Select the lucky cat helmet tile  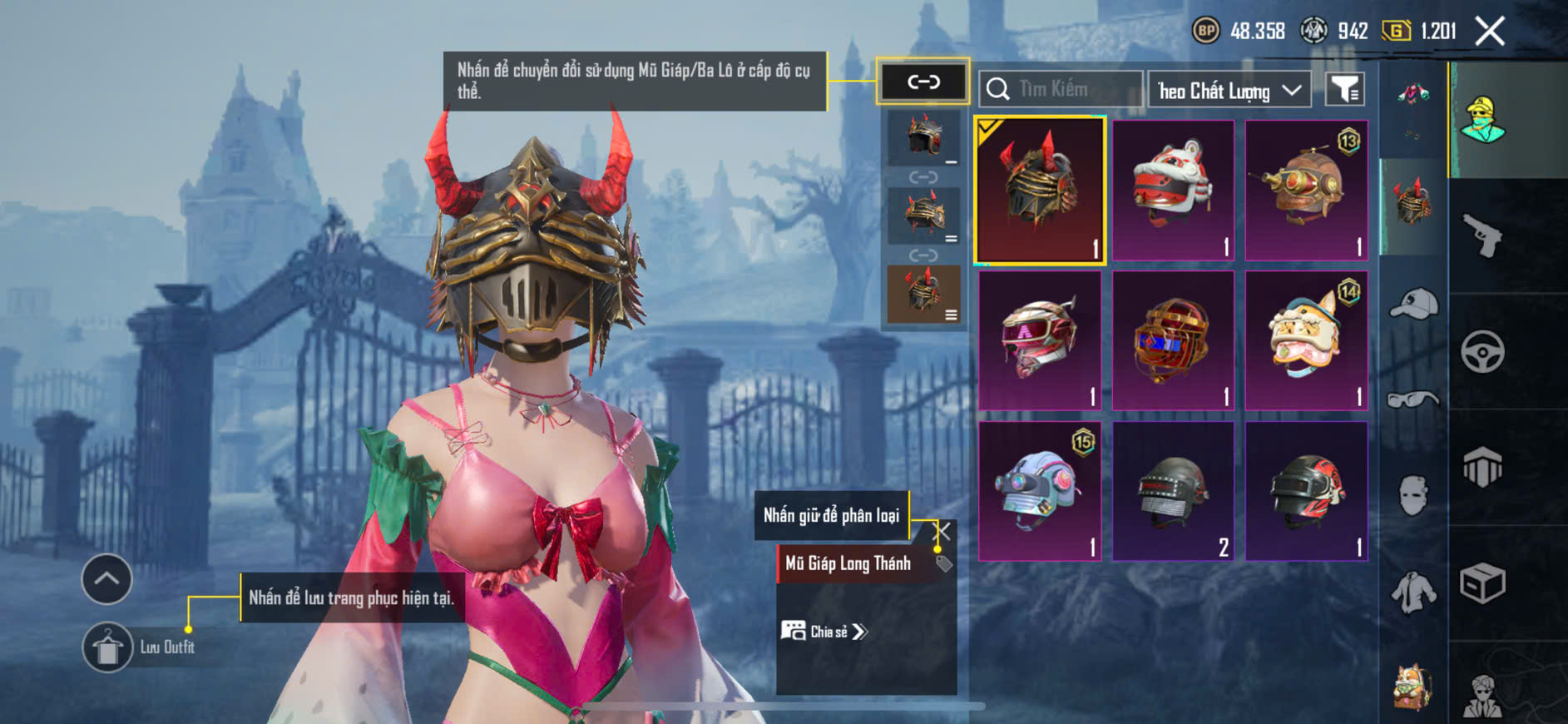point(1306,340)
